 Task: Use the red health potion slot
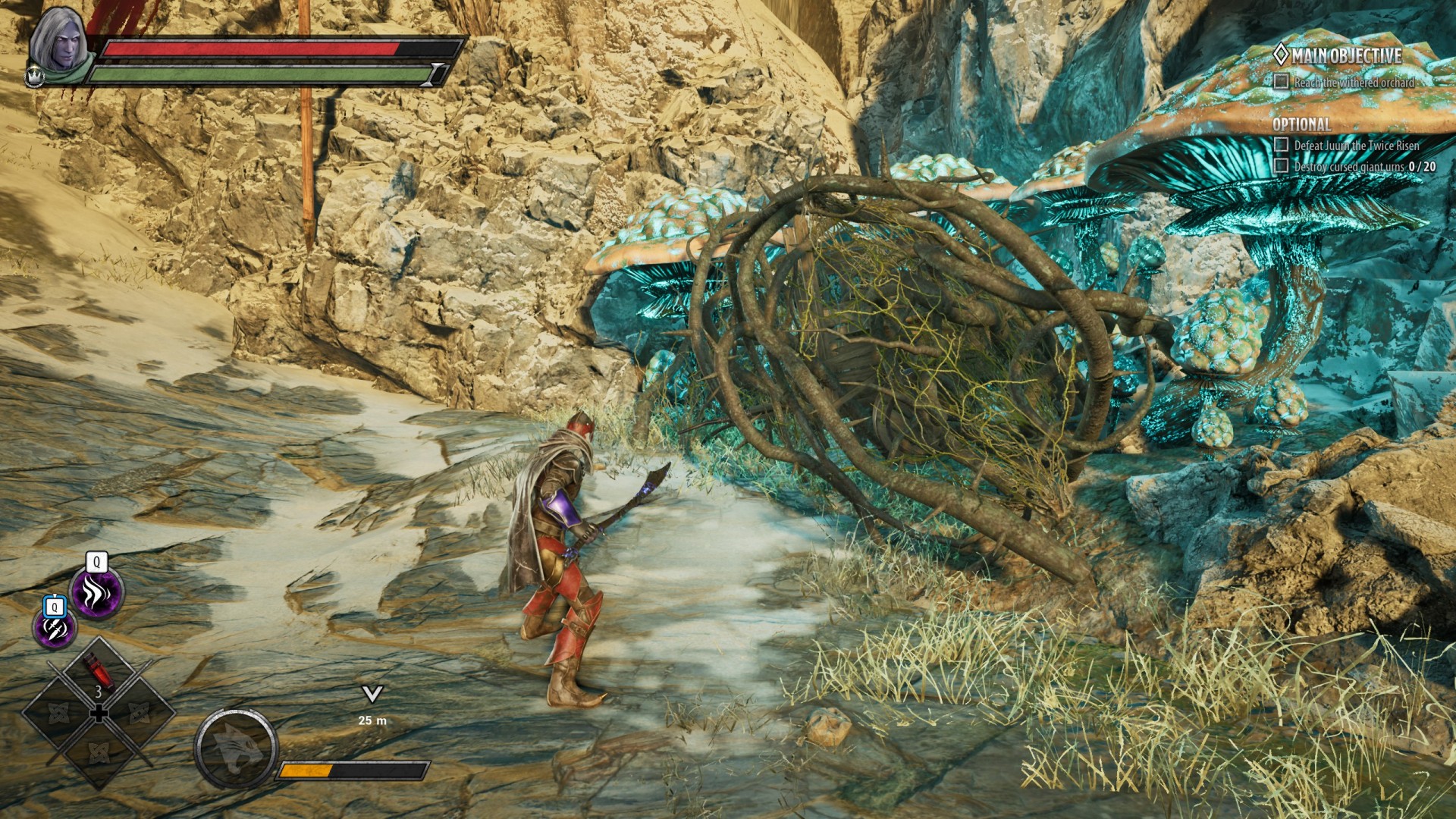coord(99,673)
